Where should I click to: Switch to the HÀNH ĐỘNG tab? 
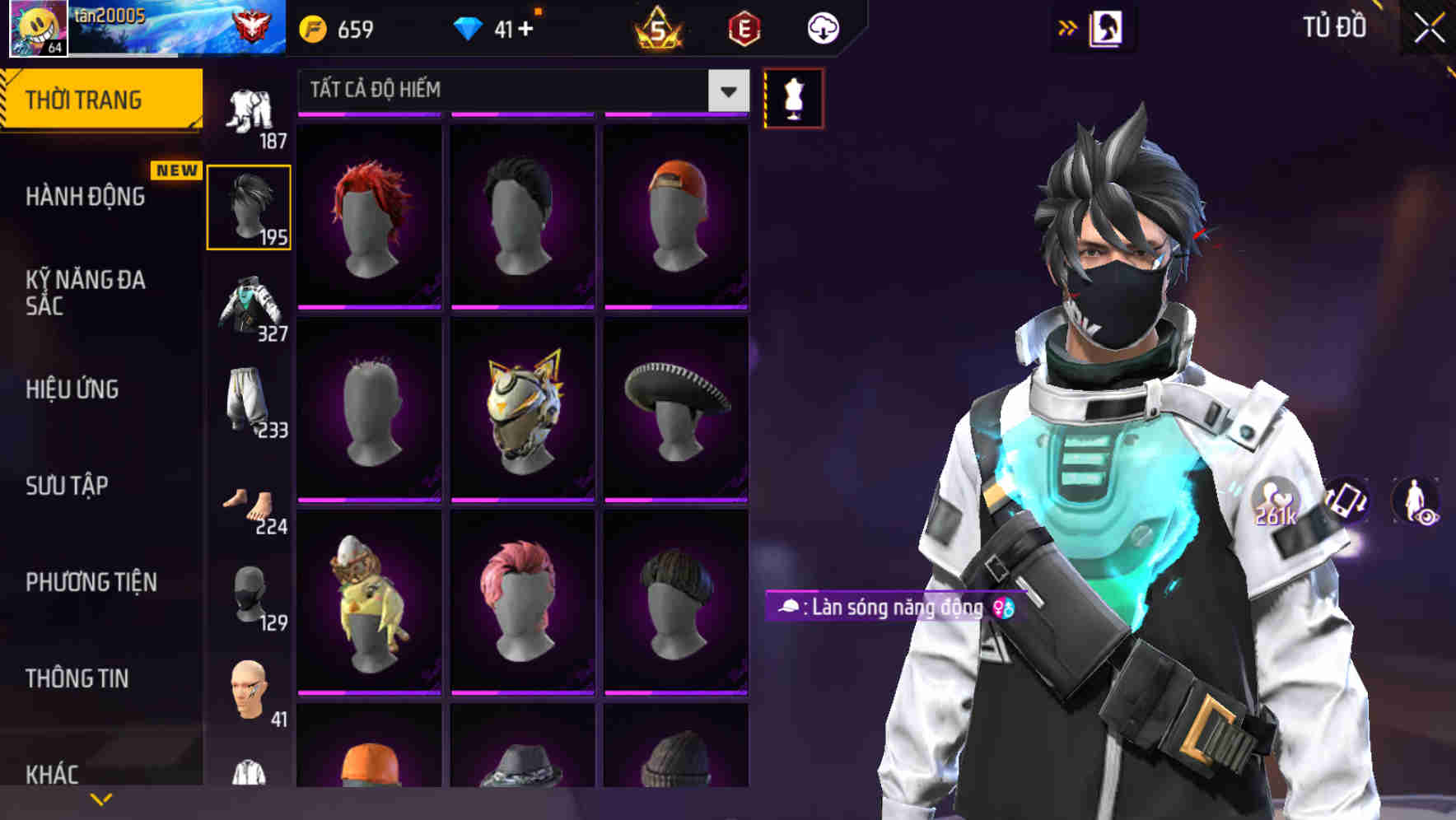click(x=85, y=196)
